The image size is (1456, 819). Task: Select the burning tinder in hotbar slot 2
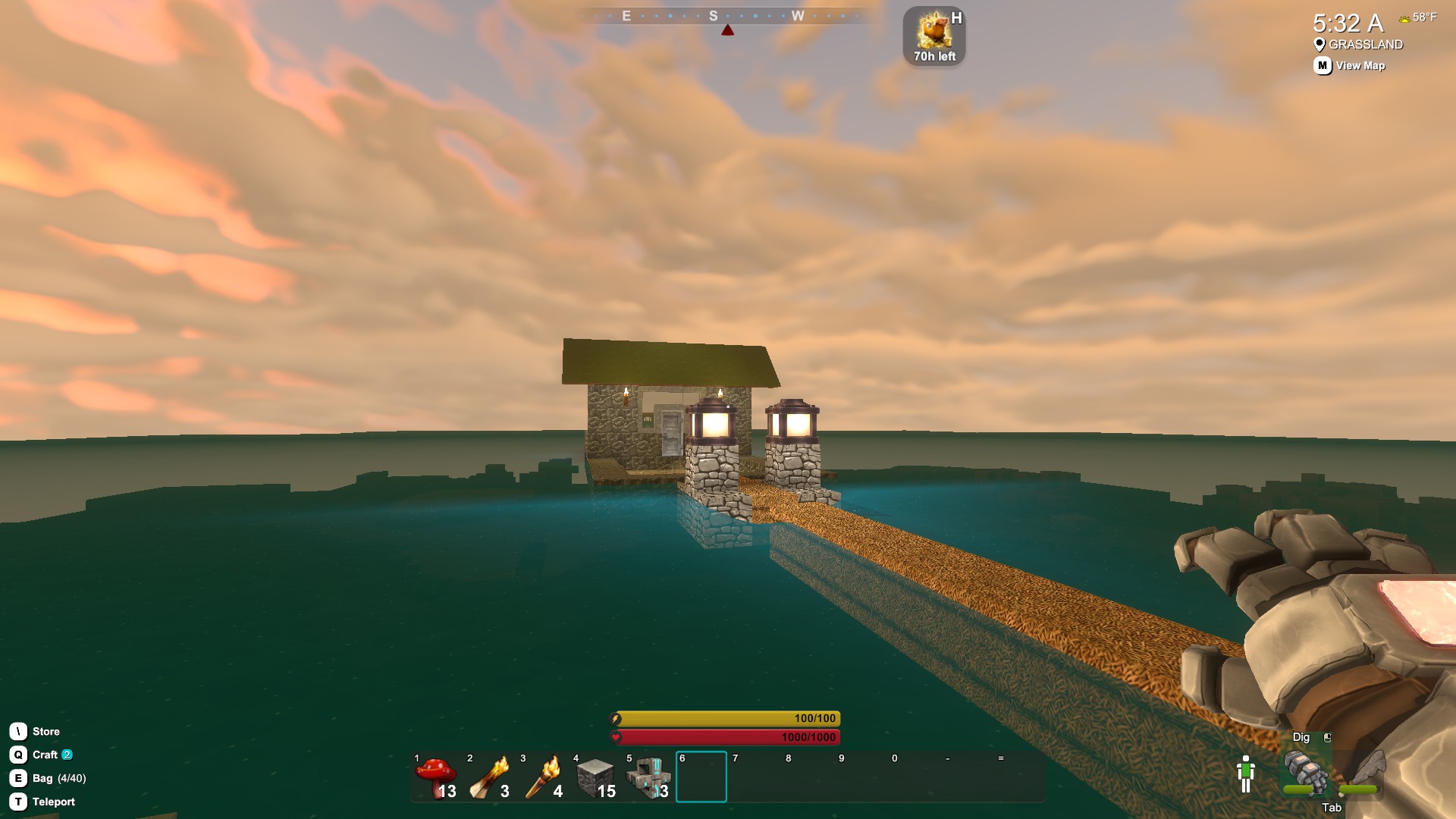point(491,776)
